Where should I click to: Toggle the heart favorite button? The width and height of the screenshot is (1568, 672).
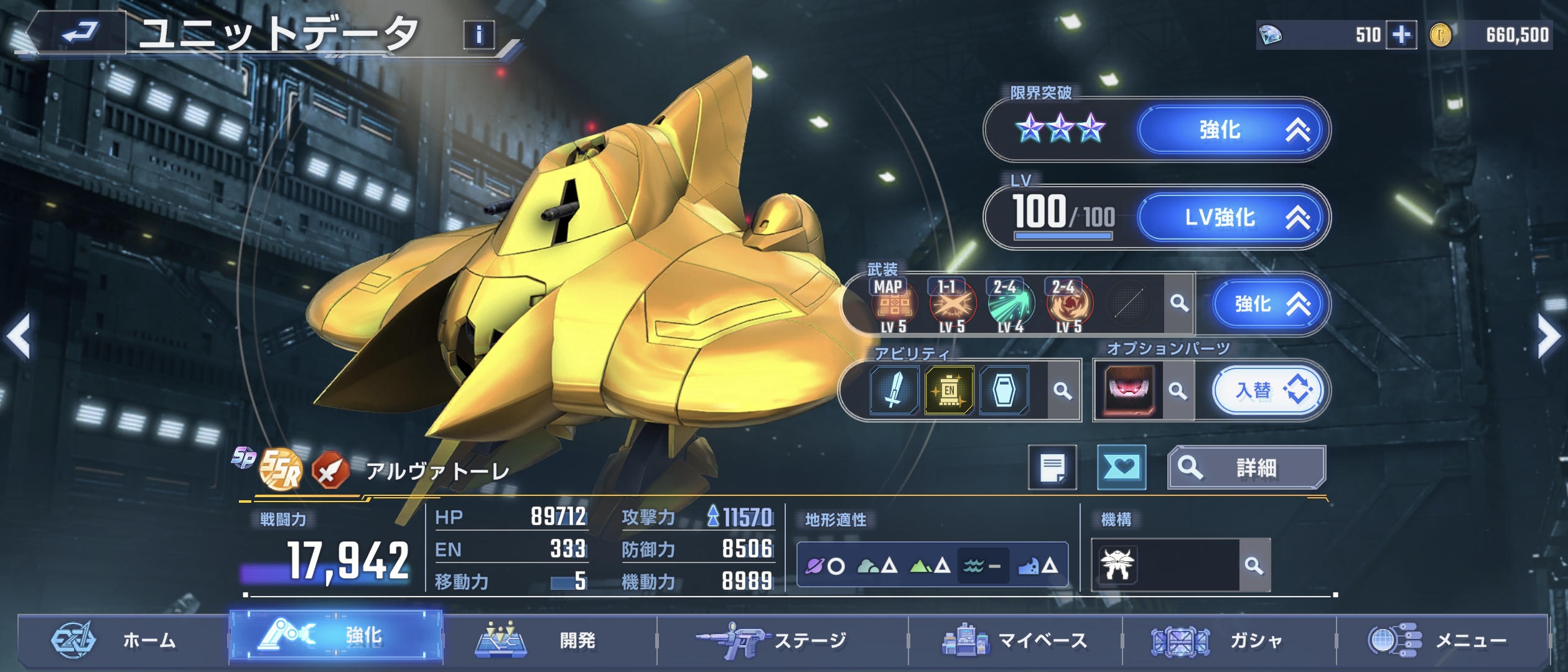tap(1121, 467)
